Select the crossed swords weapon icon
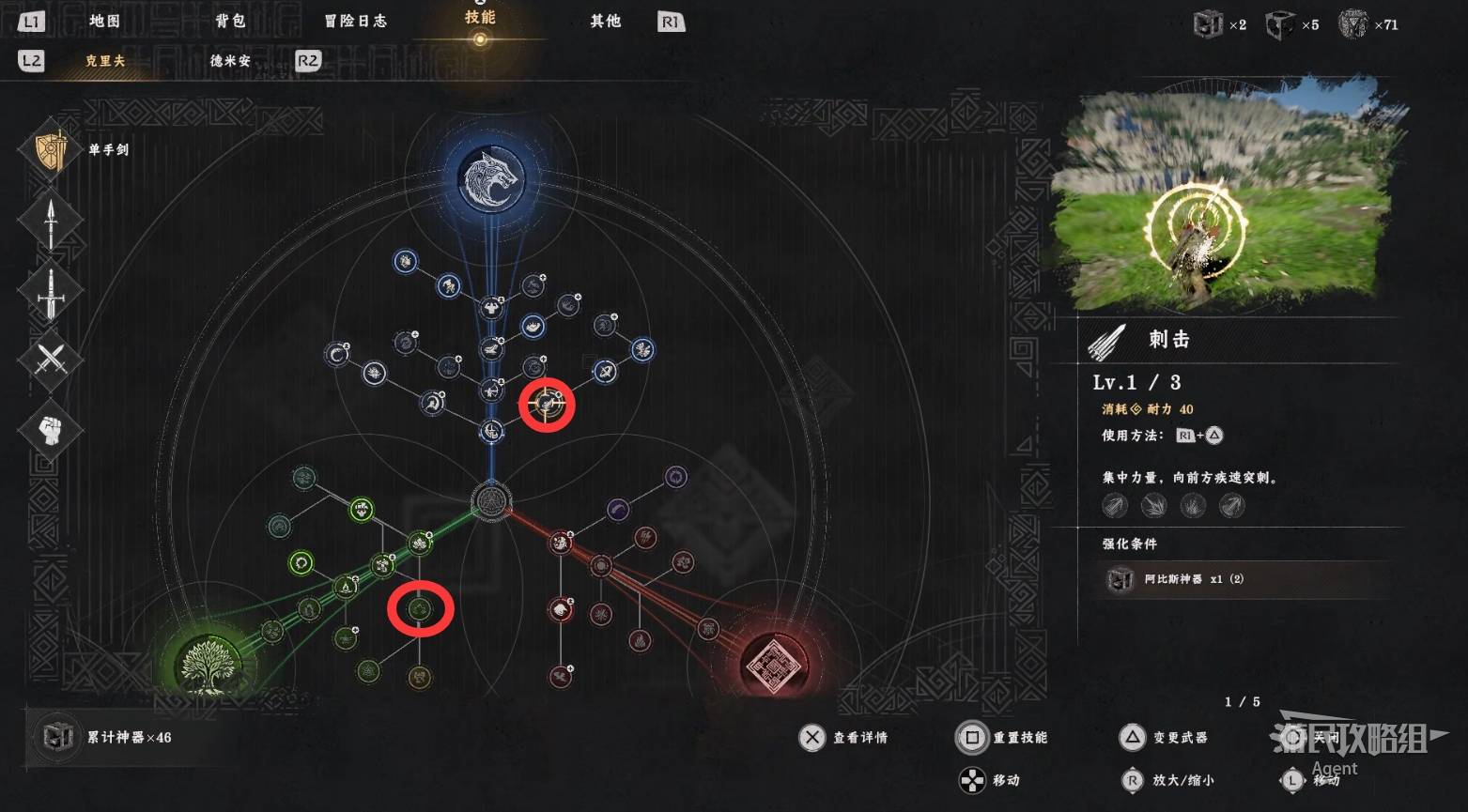Viewport: 1468px width, 812px height. [51, 360]
